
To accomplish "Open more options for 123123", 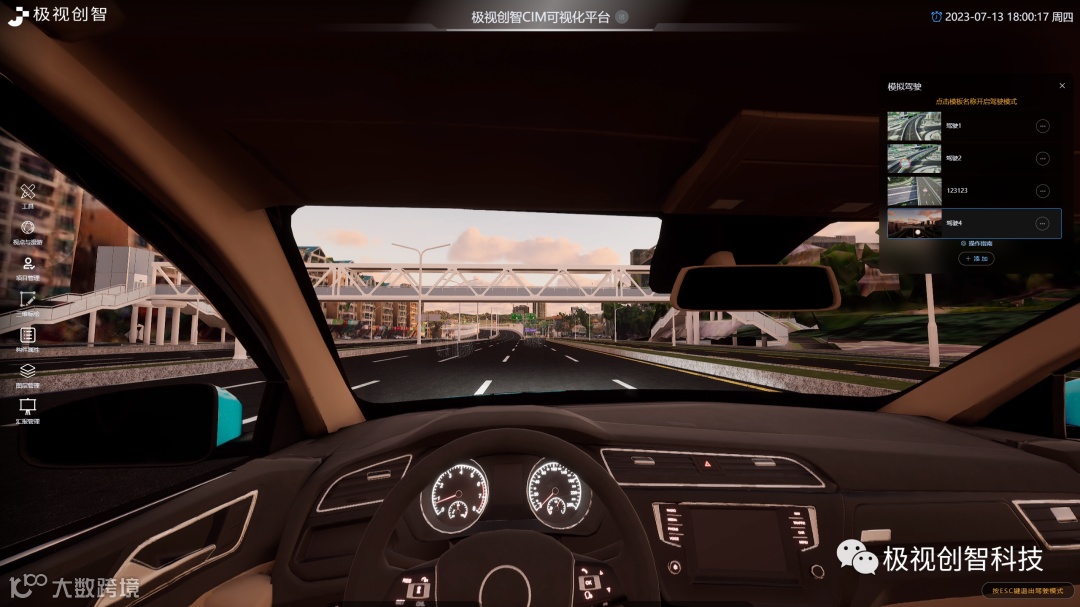I will (1042, 190).
